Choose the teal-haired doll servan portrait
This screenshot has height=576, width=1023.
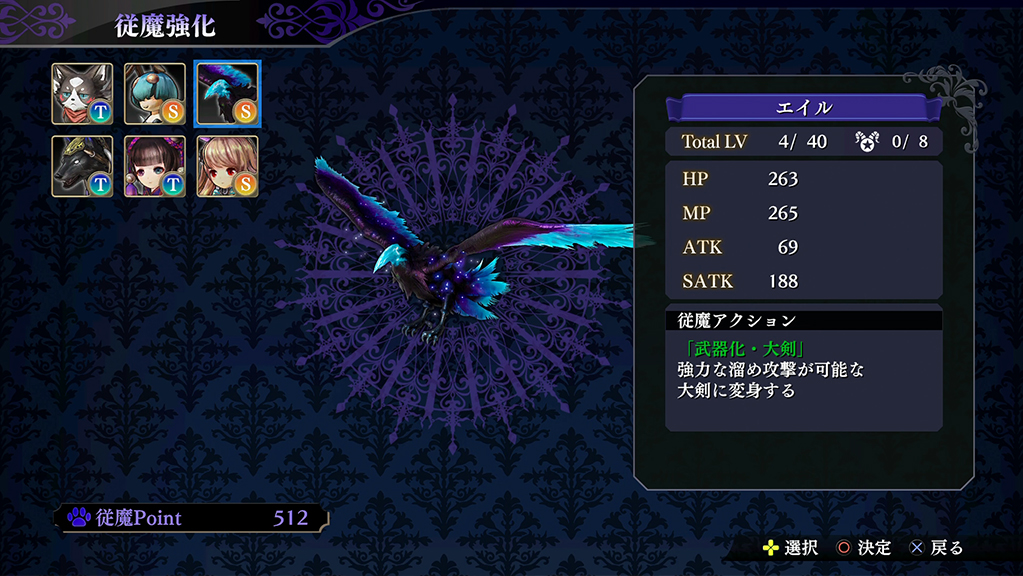point(155,94)
